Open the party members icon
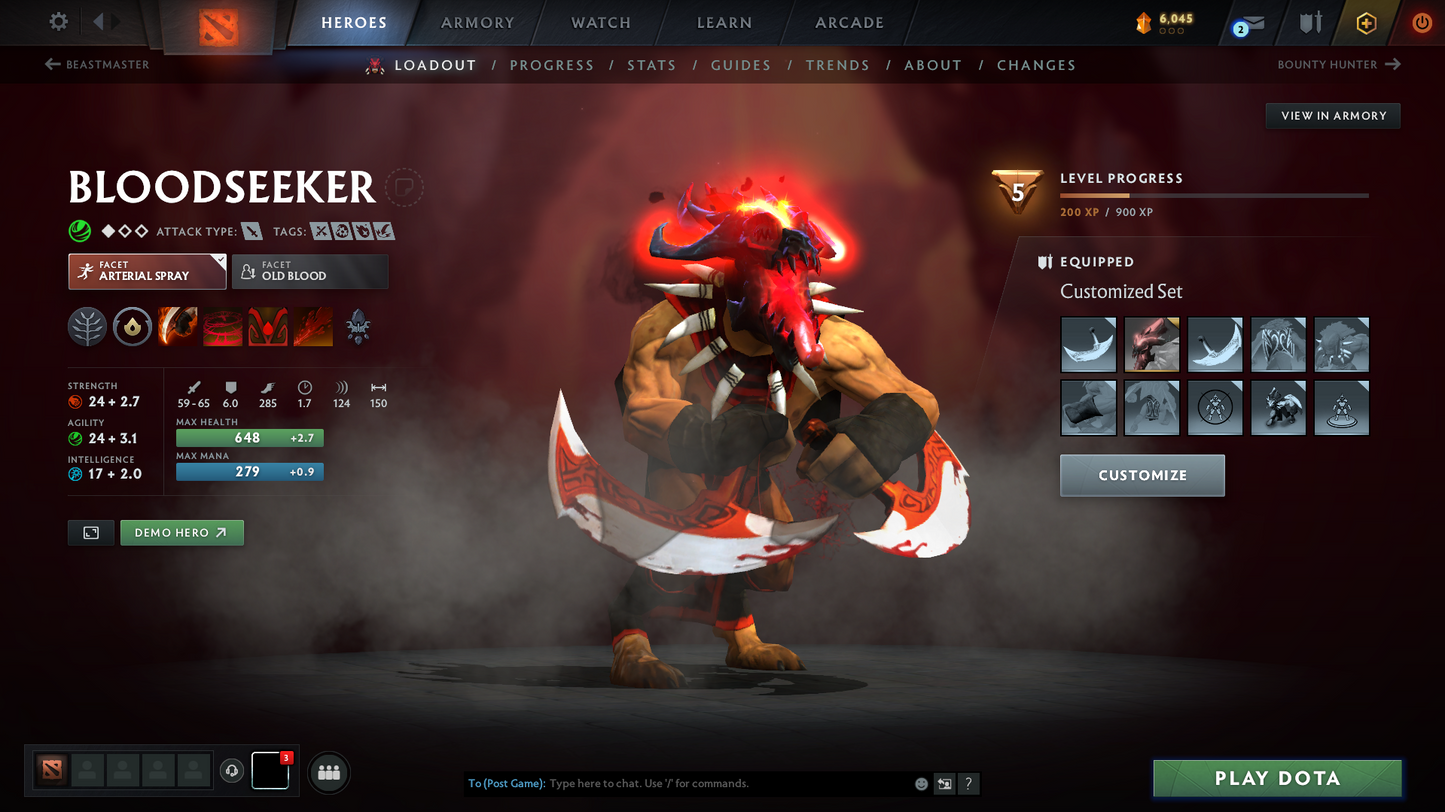The height and width of the screenshot is (812, 1445). tap(329, 772)
